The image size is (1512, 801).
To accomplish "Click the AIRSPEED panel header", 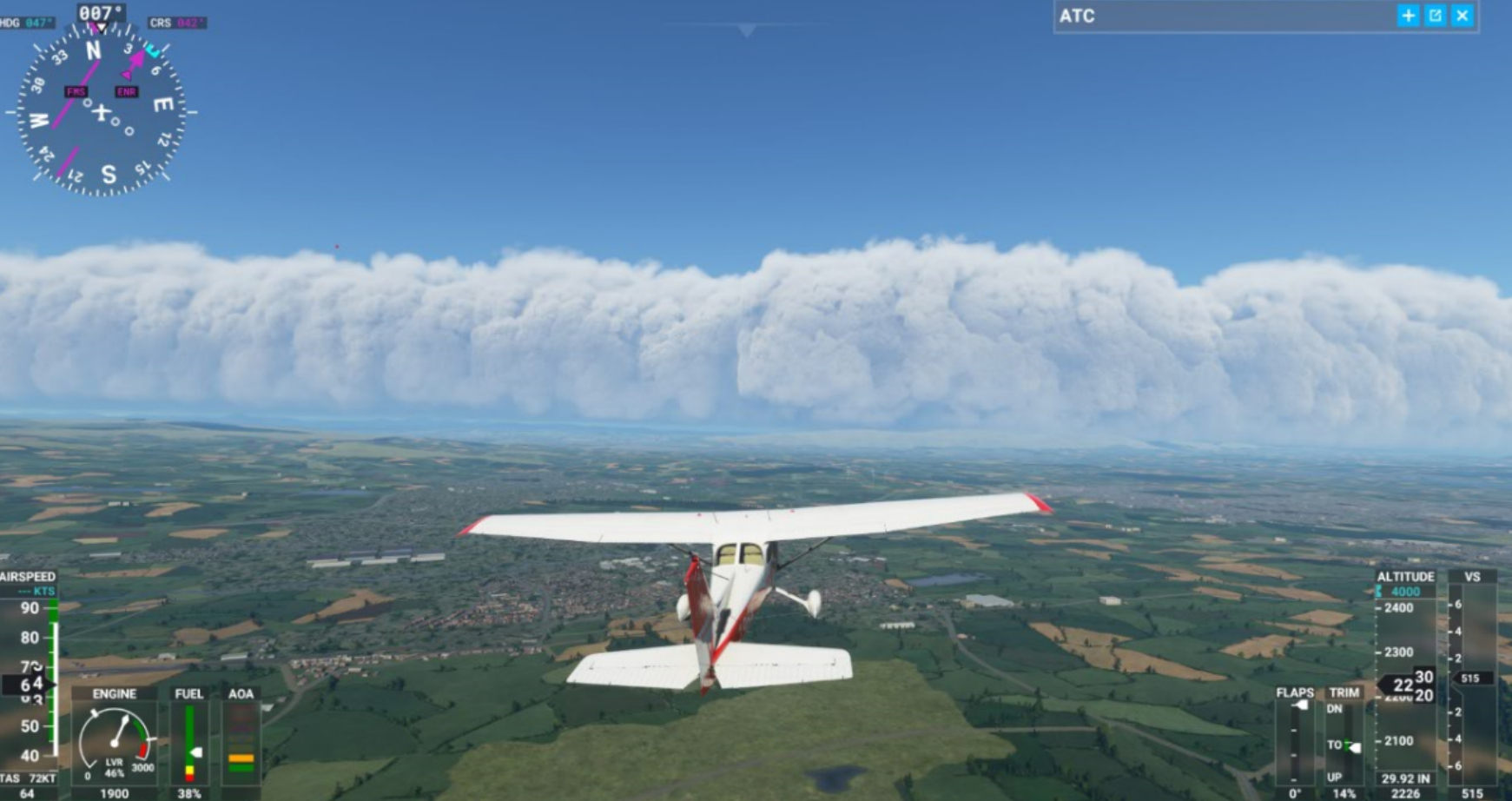I will (26, 575).
